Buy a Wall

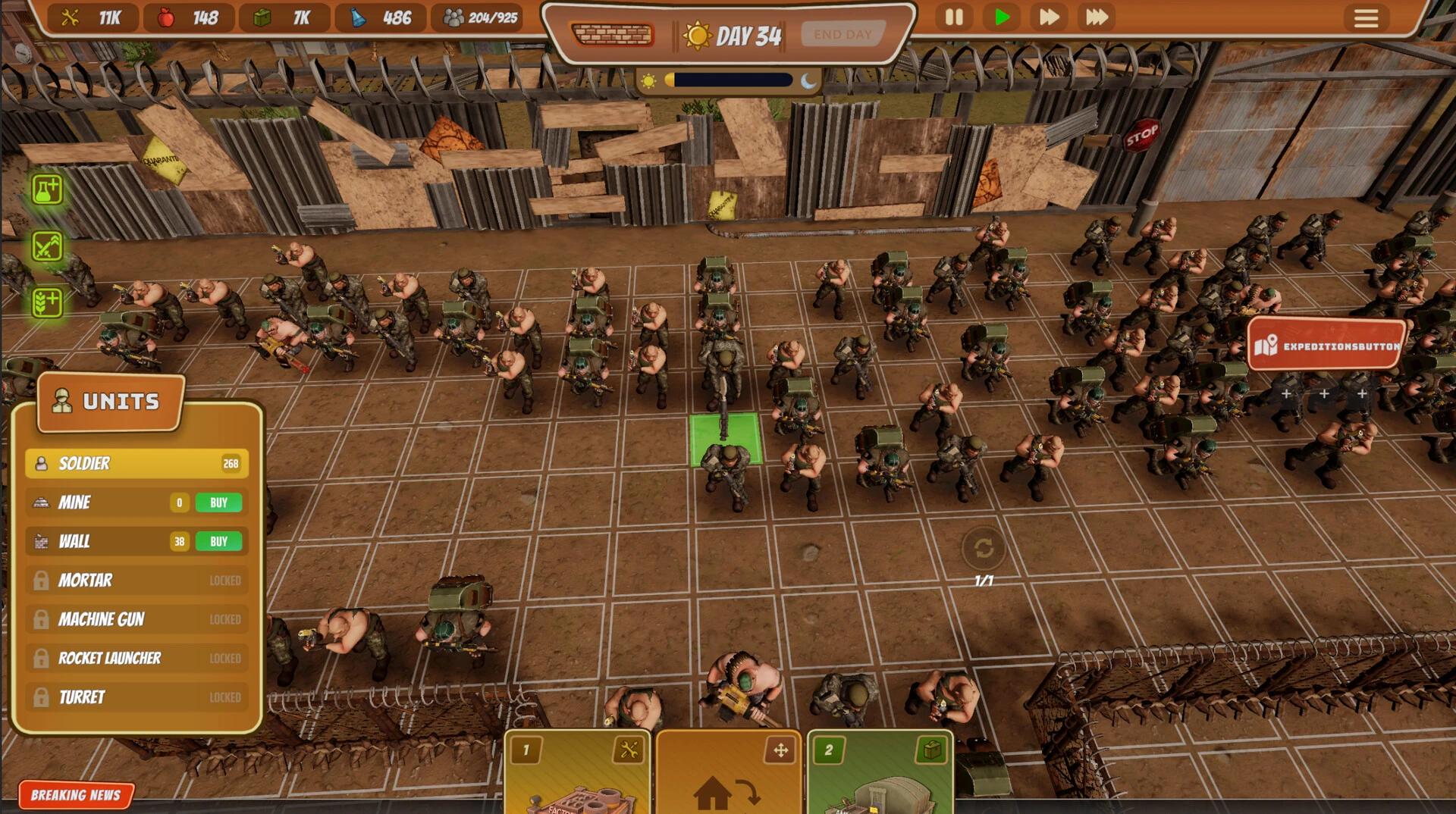pyautogui.click(x=218, y=542)
